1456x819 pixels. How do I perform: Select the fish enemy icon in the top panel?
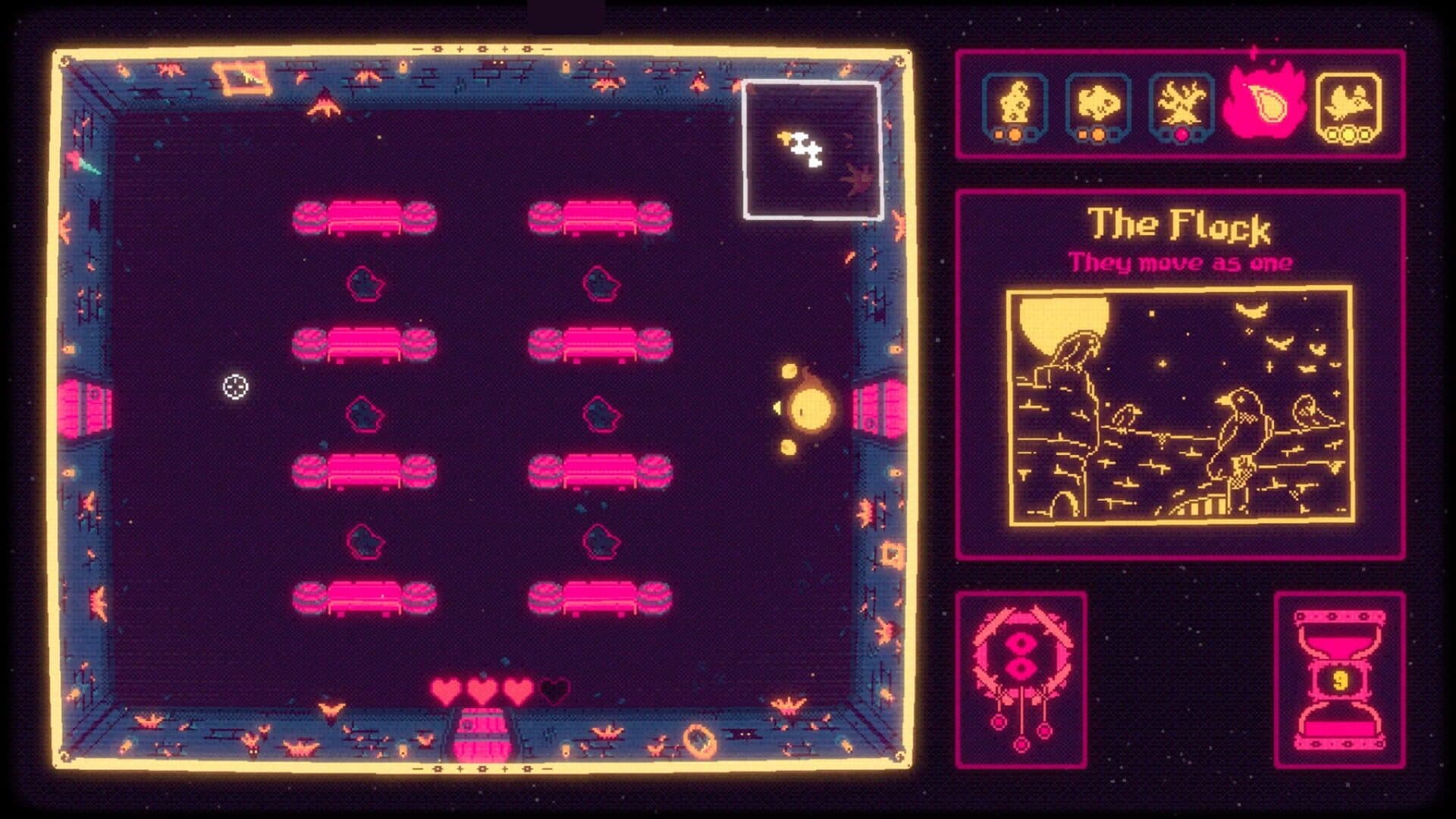pos(1098,102)
